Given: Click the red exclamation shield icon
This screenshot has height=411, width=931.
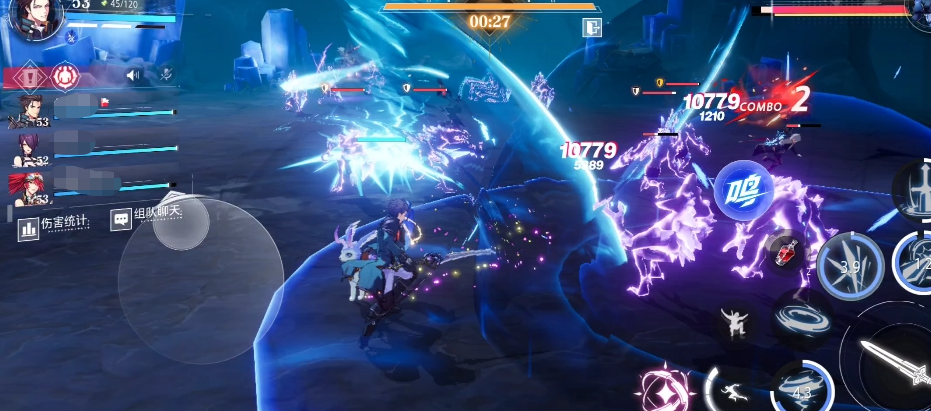Looking at the screenshot, I should [x=31, y=75].
